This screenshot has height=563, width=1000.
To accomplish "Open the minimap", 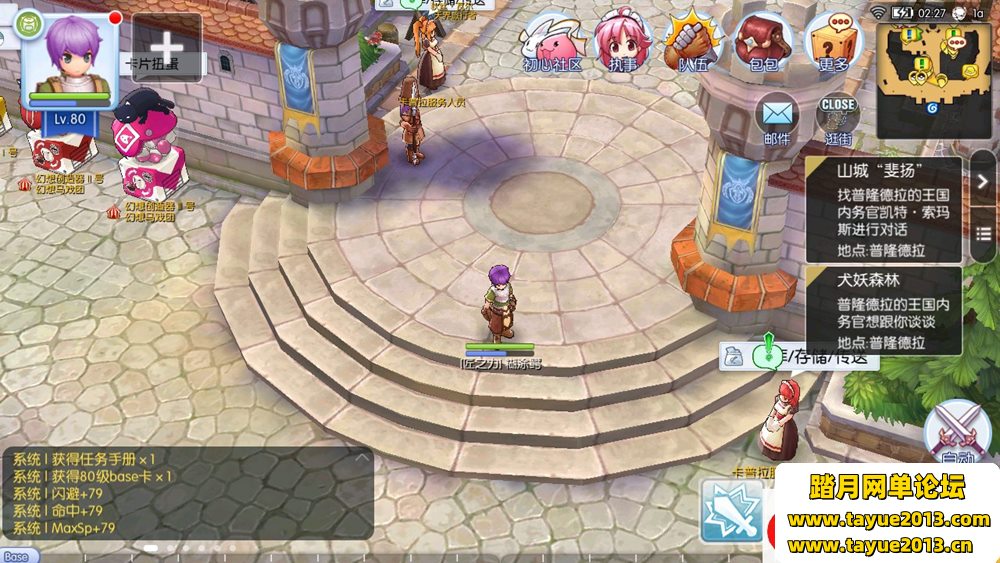I will pos(934,68).
